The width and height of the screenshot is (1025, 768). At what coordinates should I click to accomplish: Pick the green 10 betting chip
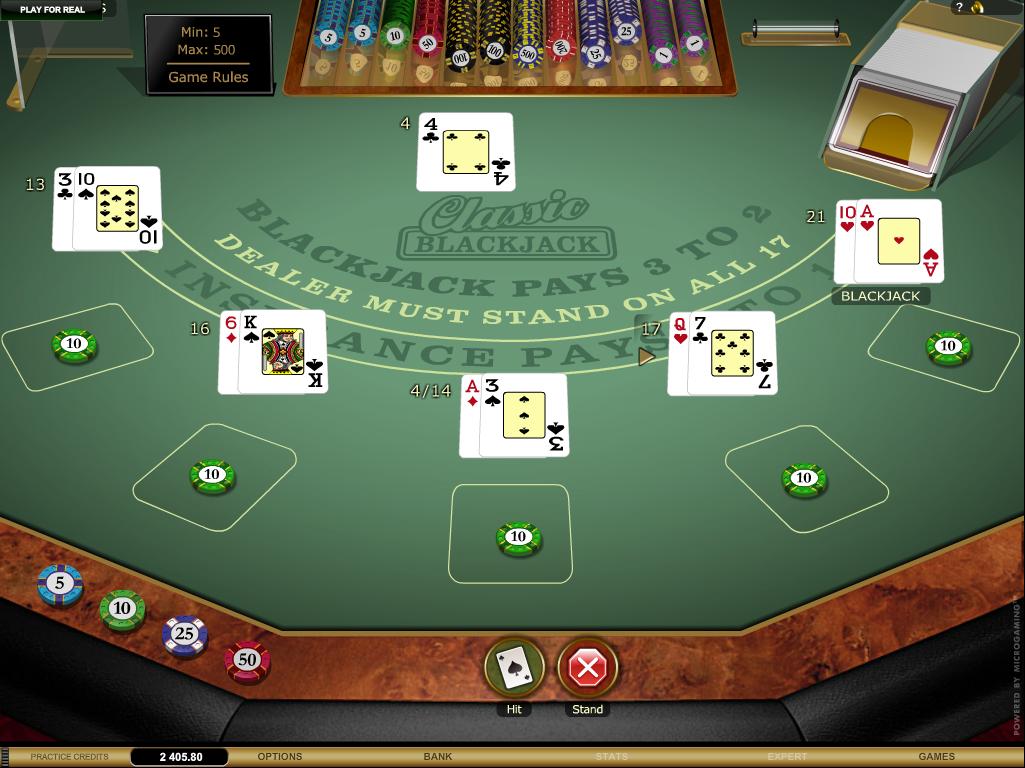point(122,609)
